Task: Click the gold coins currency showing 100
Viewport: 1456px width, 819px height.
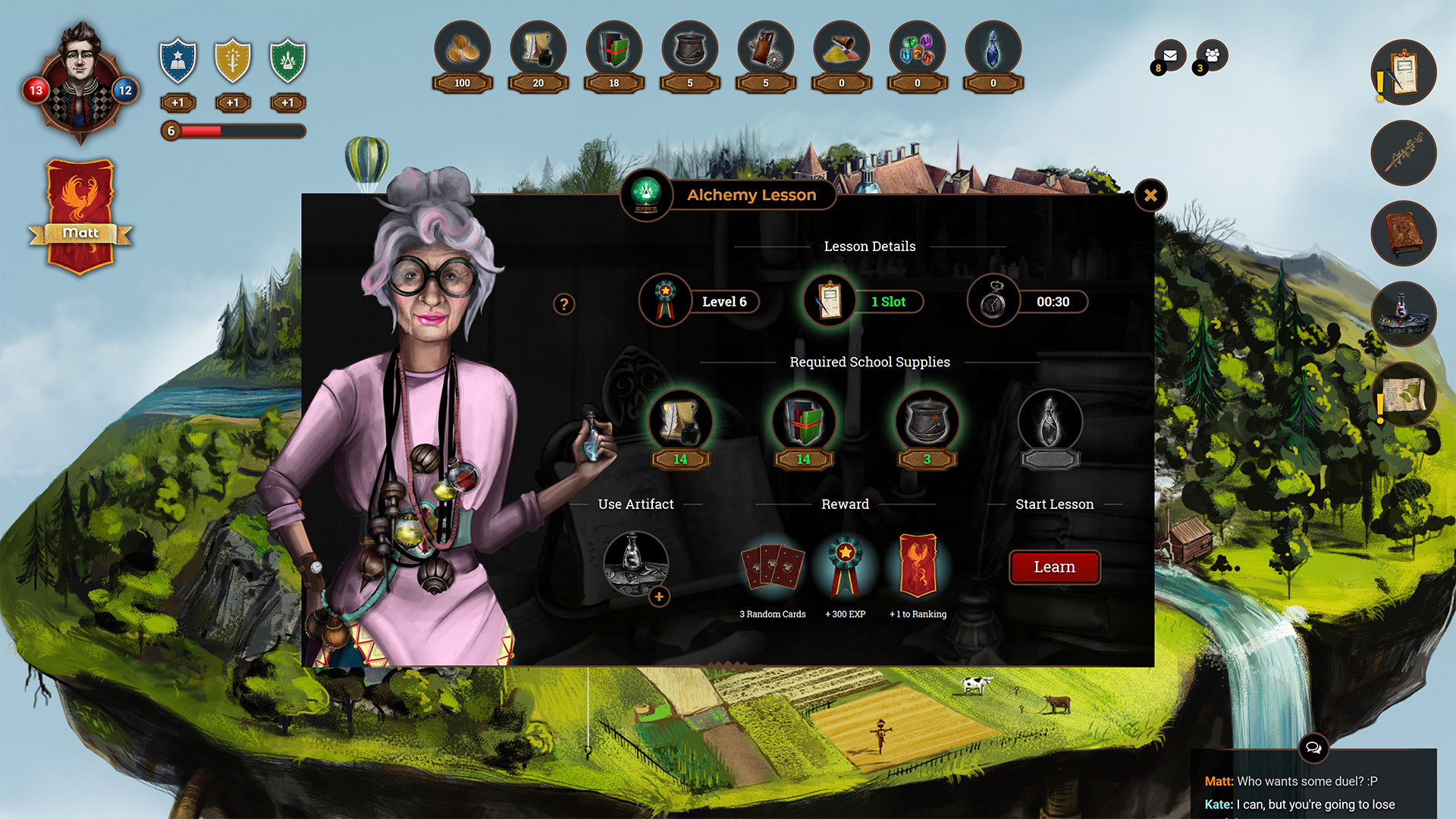Action: [x=462, y=52]
